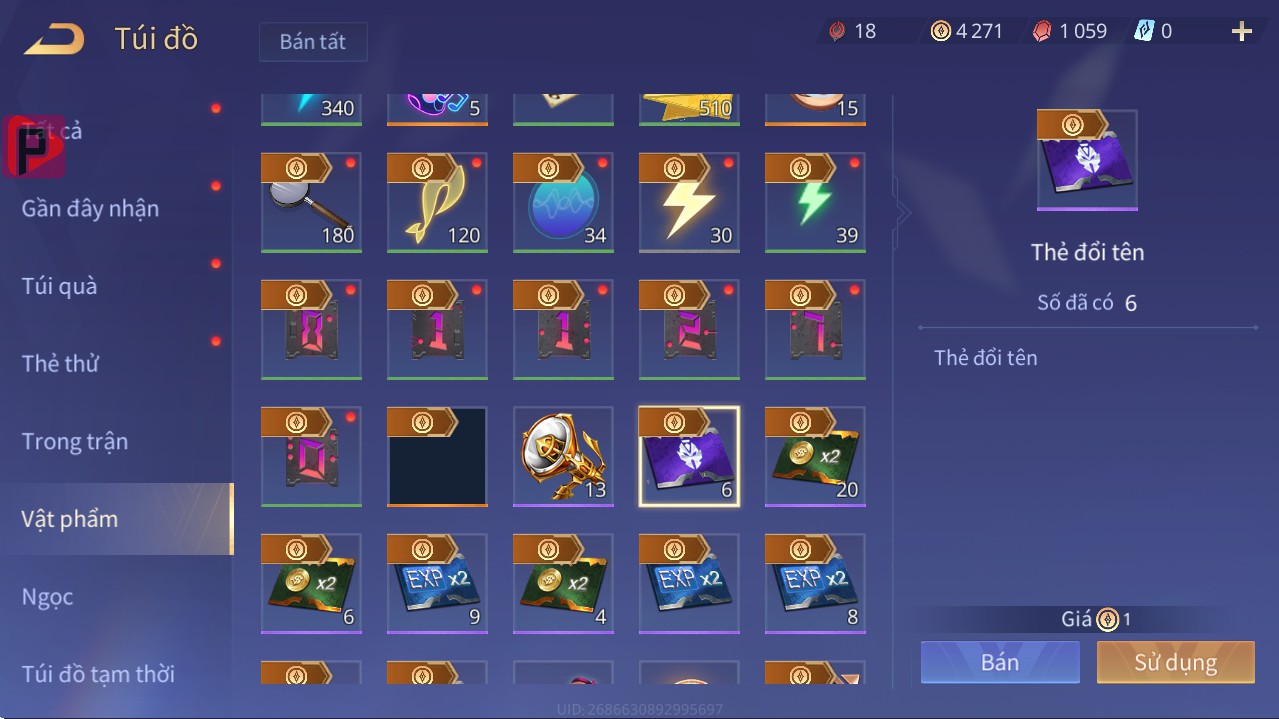Select the blue soundwave orb item
1279x719 pixels.
point(563,203)
